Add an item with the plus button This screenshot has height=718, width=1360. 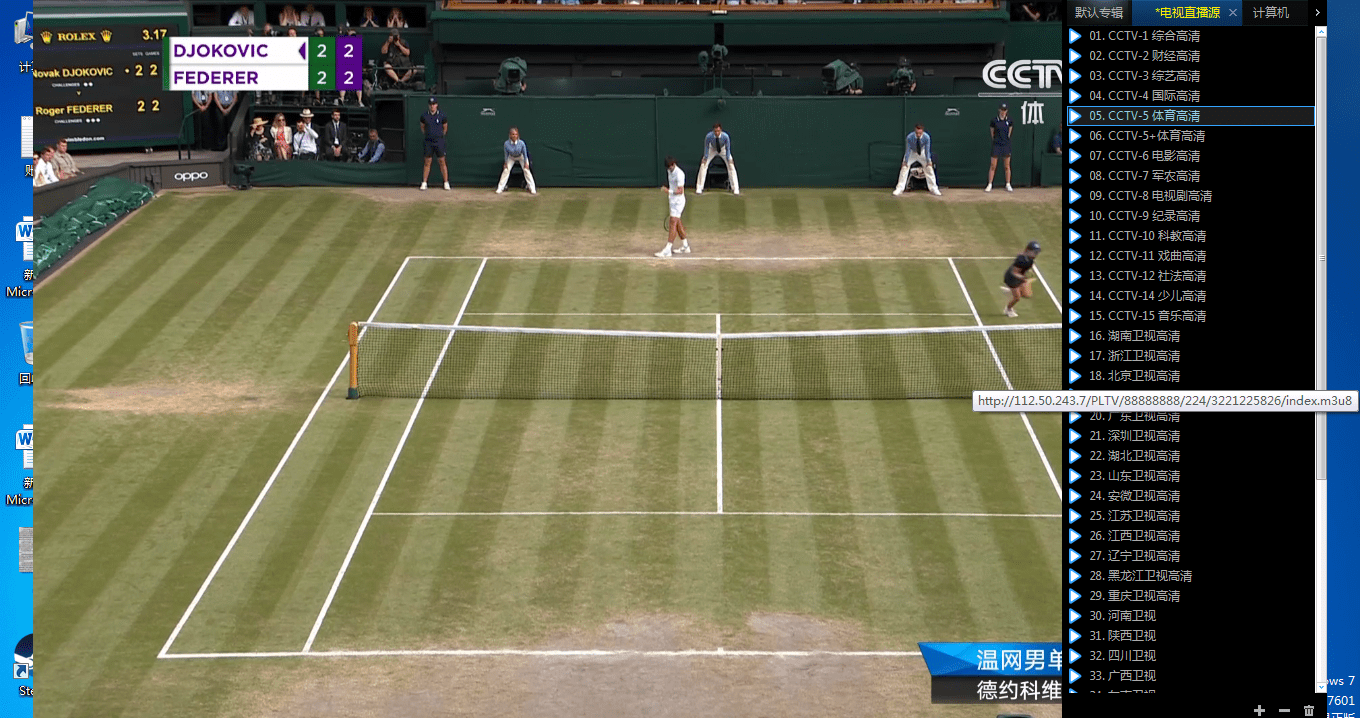click(x=1259, y=710)
